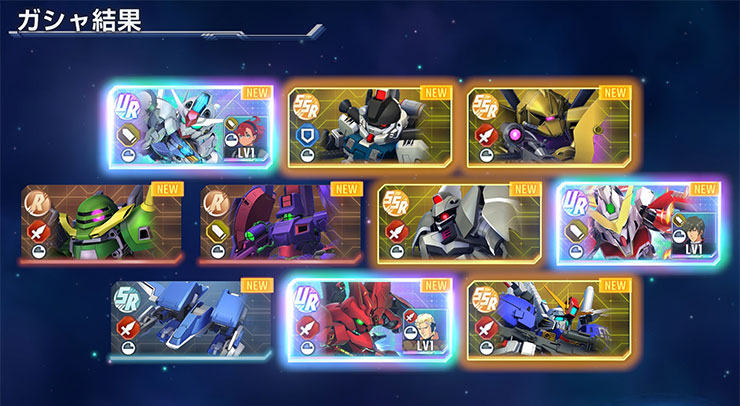Select the UR white Gundam with red-haired pilot
Screen dimensions: 740x406
point(191,126)
